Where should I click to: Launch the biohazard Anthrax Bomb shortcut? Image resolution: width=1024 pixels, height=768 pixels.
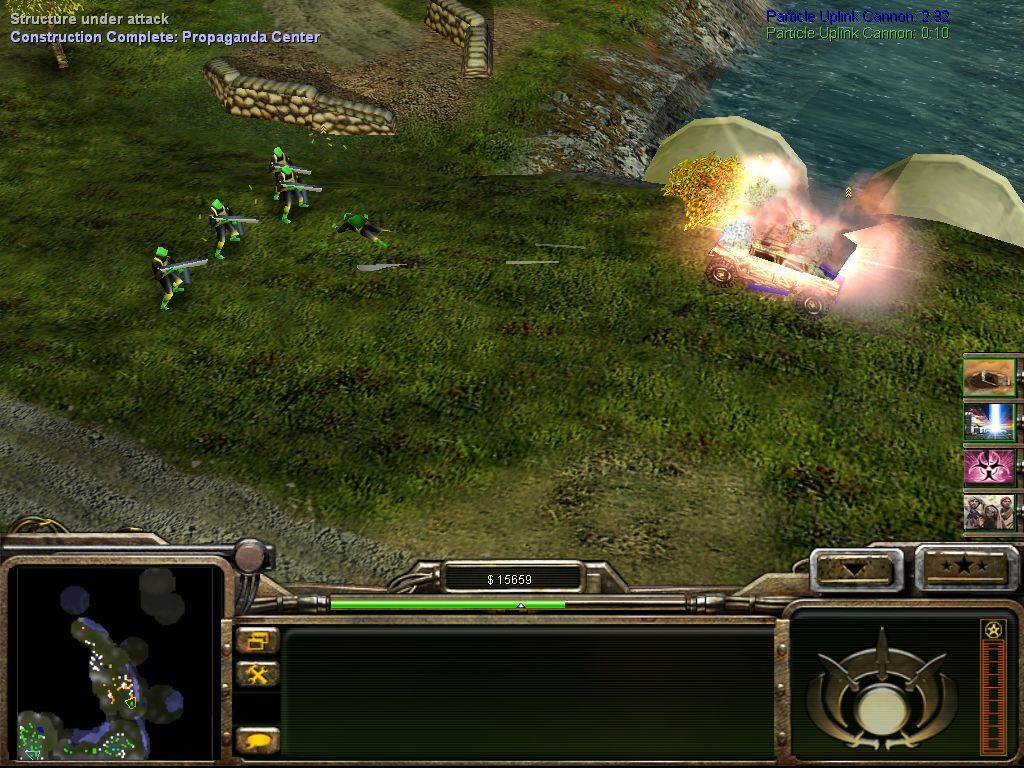point(989,467)
